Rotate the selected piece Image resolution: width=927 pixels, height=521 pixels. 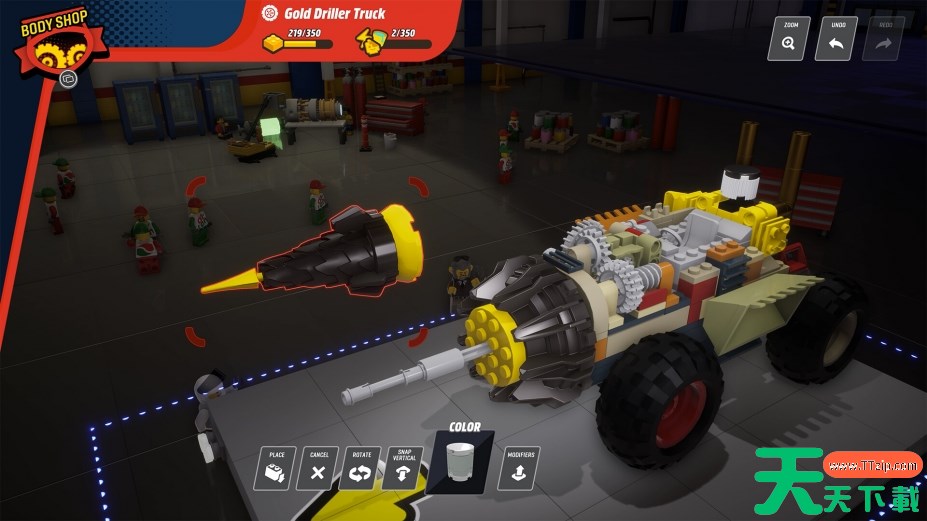[361, 468]
